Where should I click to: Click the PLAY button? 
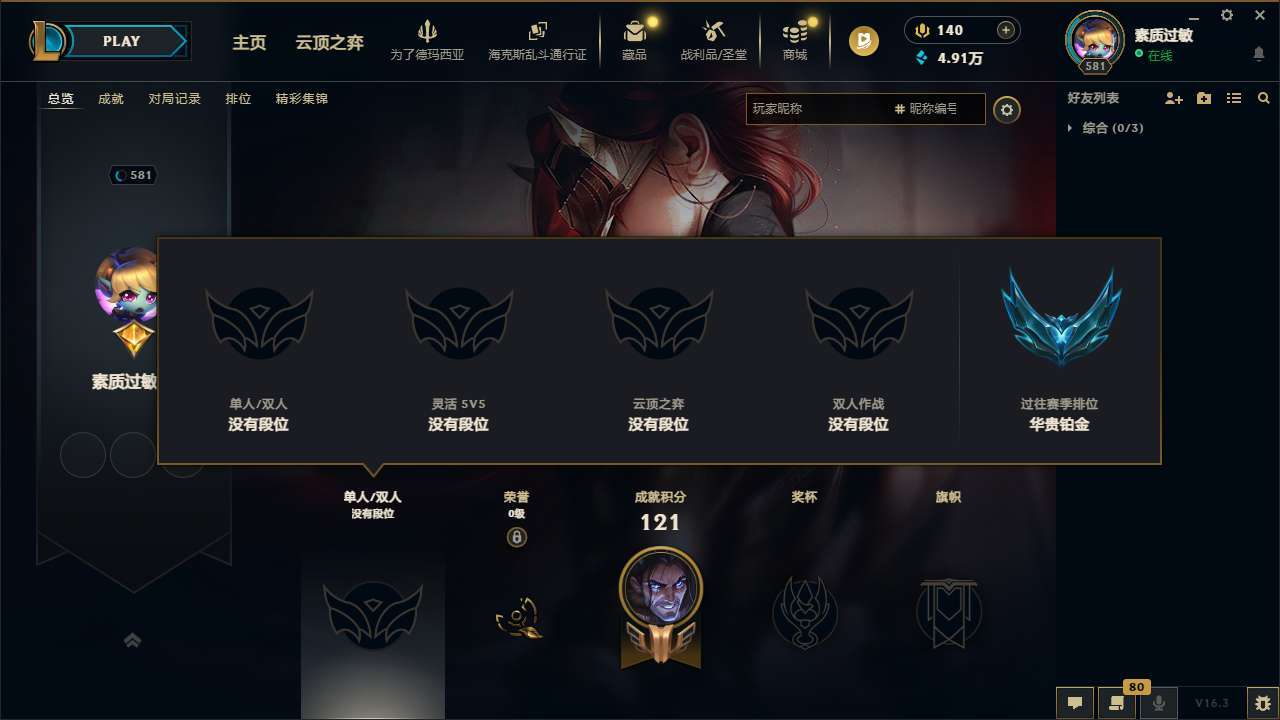point(122,41)
